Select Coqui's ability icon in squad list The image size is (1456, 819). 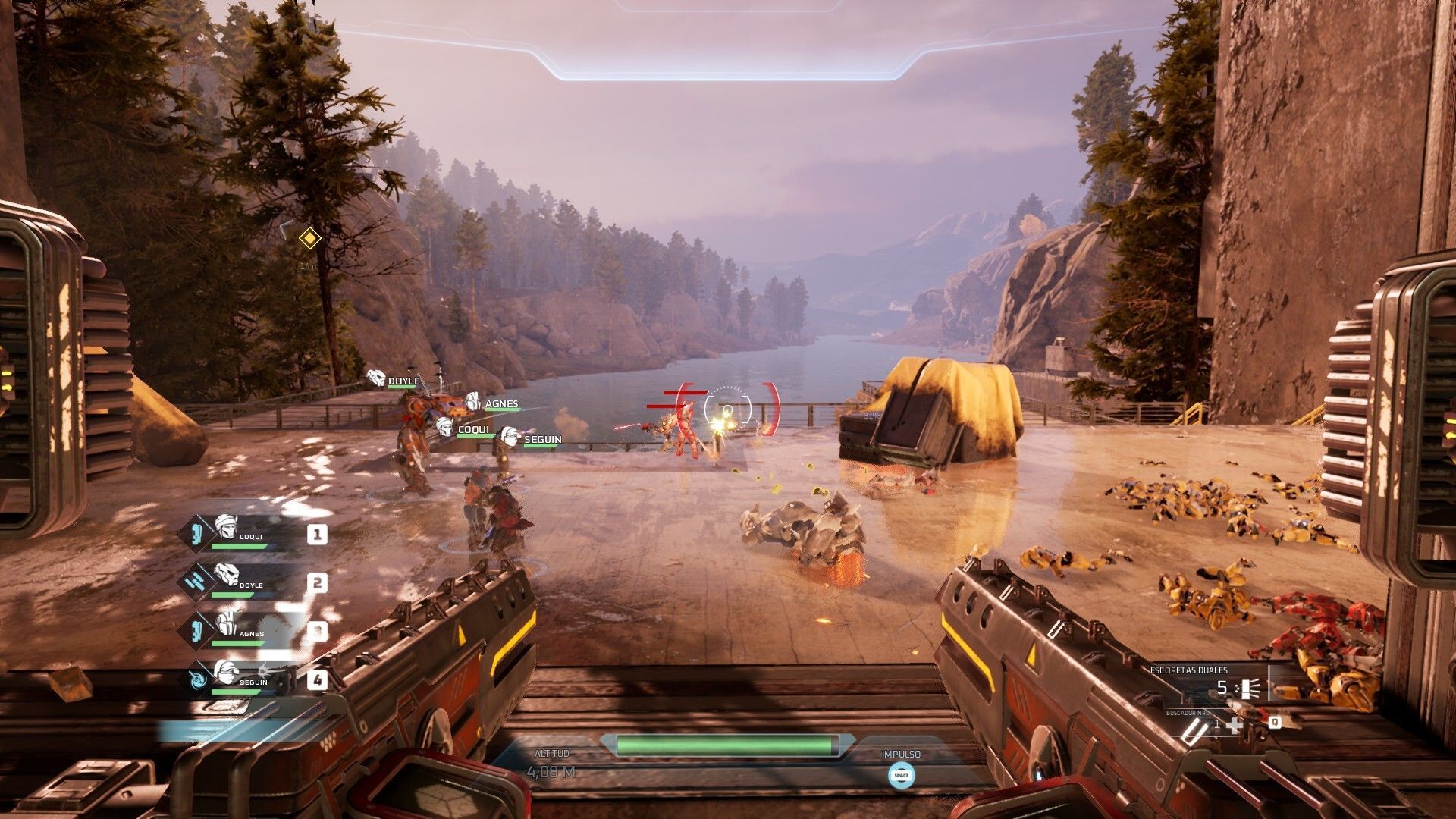coord(196,534)
